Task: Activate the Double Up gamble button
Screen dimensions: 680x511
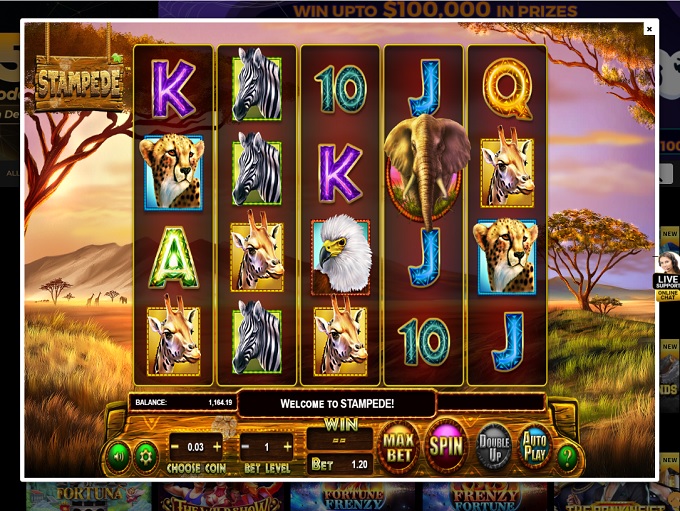Action: click(493, 446)
